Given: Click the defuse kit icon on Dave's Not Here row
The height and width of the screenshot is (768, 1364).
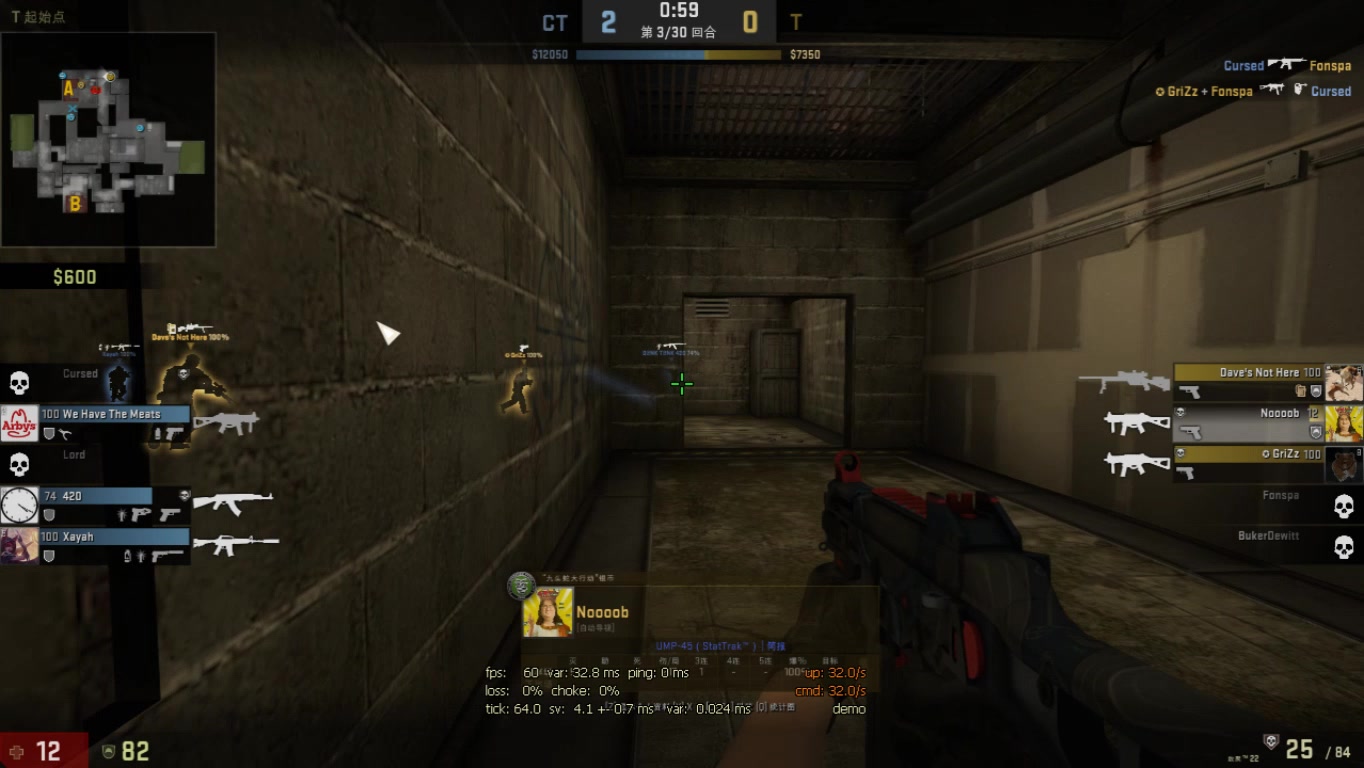Looking at the screenshot, I should 1301,391.
